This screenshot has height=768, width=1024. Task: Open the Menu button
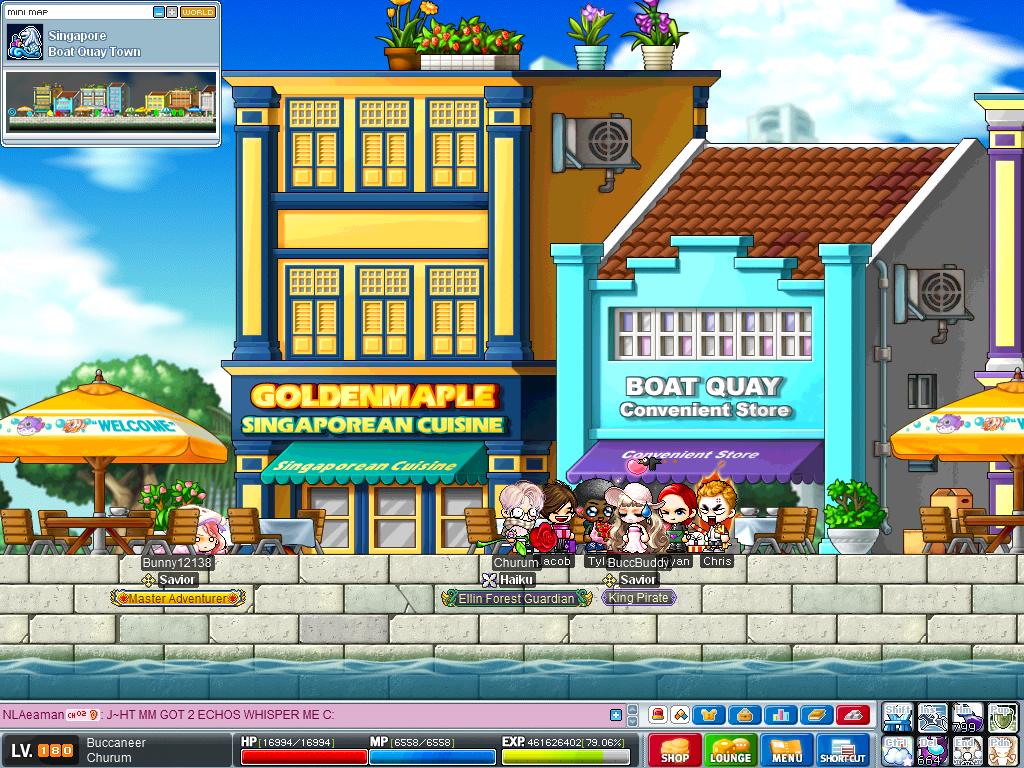pyautogui.click(x=787, y=750)
